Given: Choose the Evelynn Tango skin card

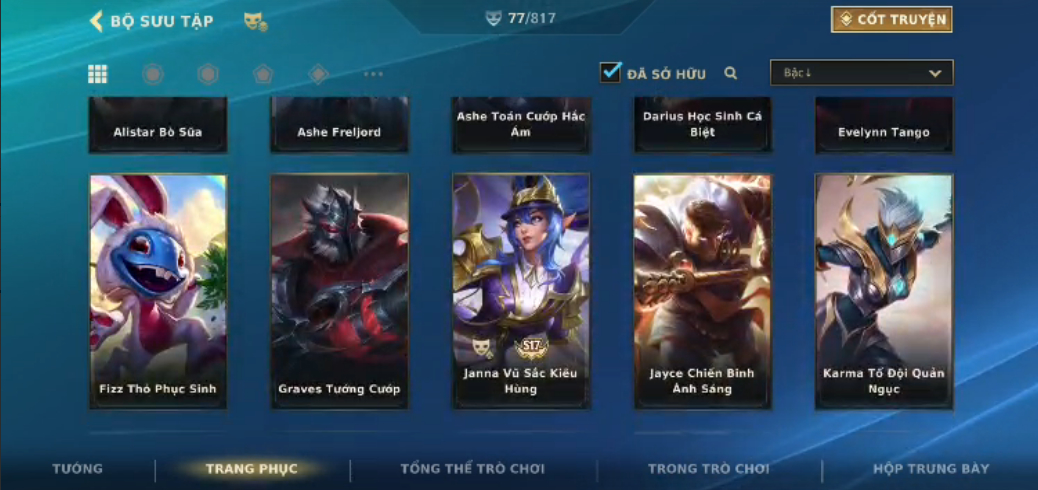Looking at the screenshot, I should [884, 126].
